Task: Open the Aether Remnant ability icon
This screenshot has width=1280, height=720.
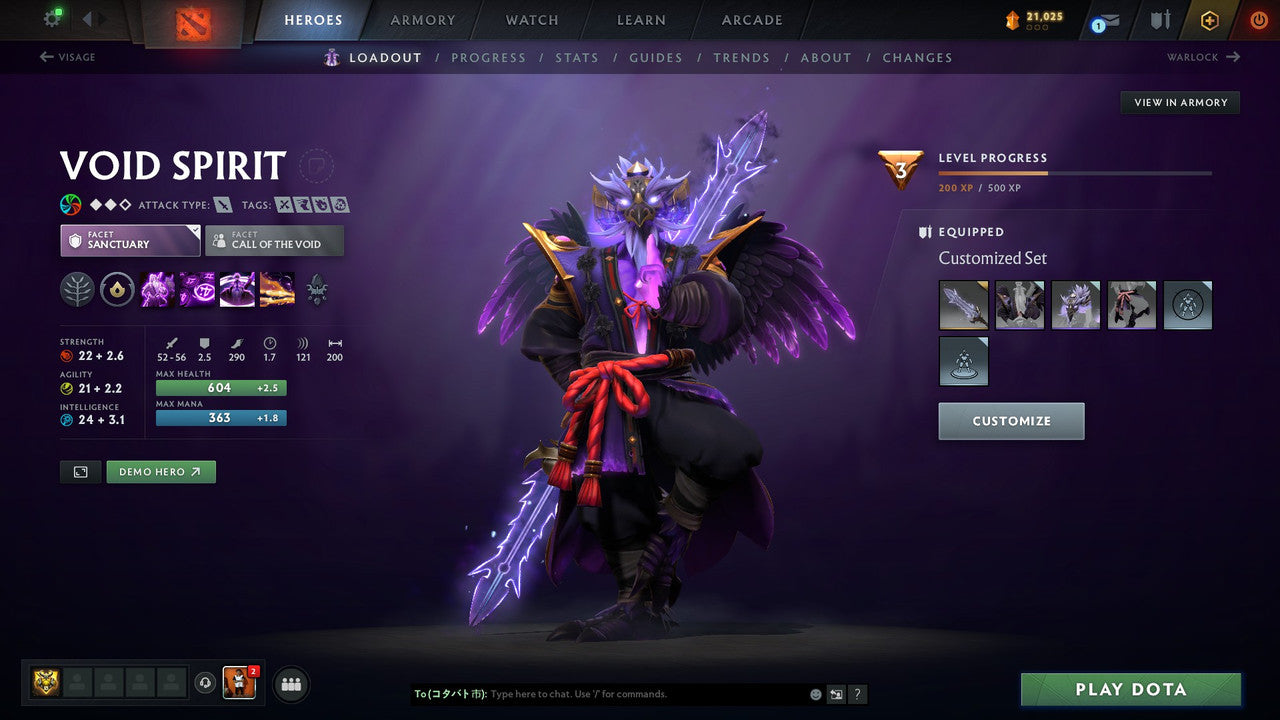Action: tap(155, 290)
